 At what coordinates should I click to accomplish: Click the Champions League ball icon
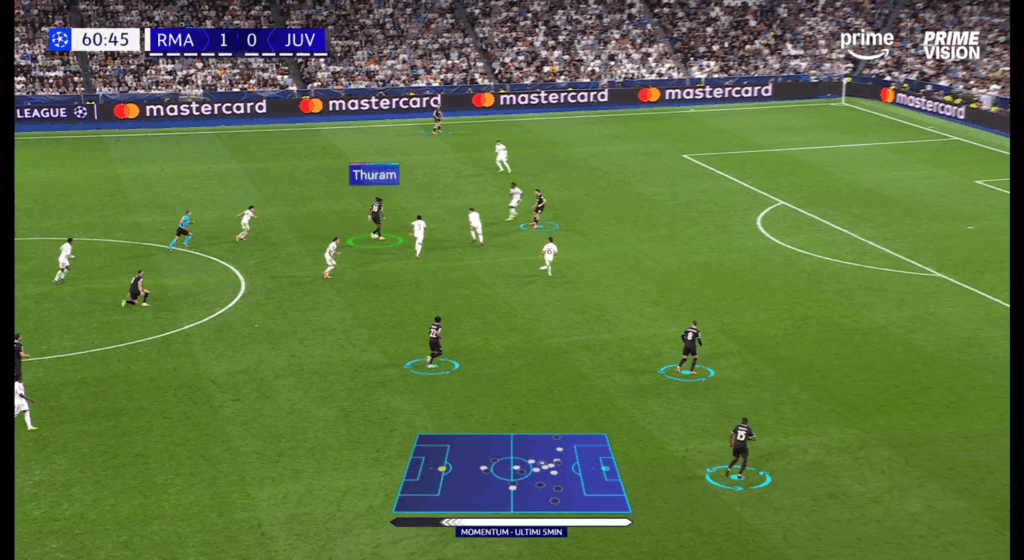click(x=60, y=40)
